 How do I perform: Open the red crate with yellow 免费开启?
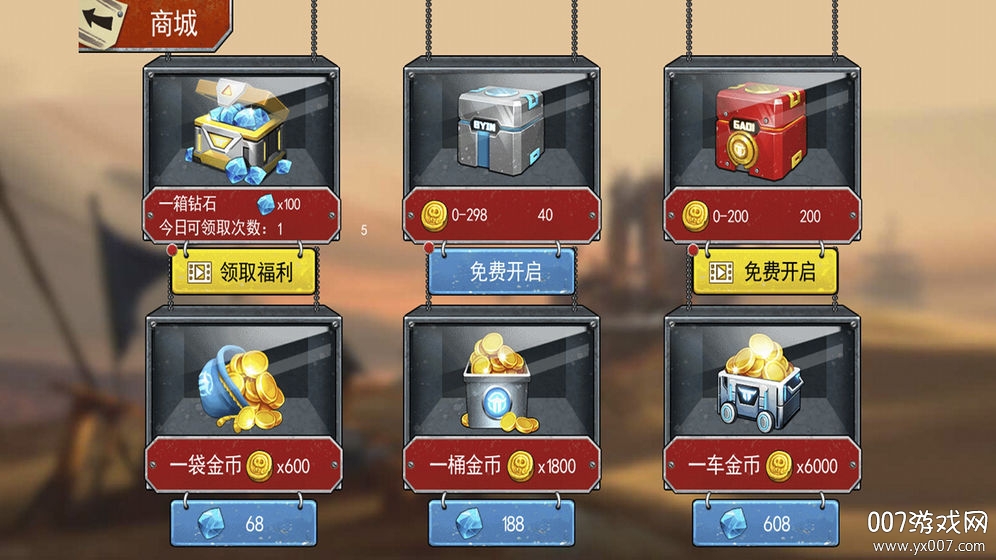(x=763, y=271)
